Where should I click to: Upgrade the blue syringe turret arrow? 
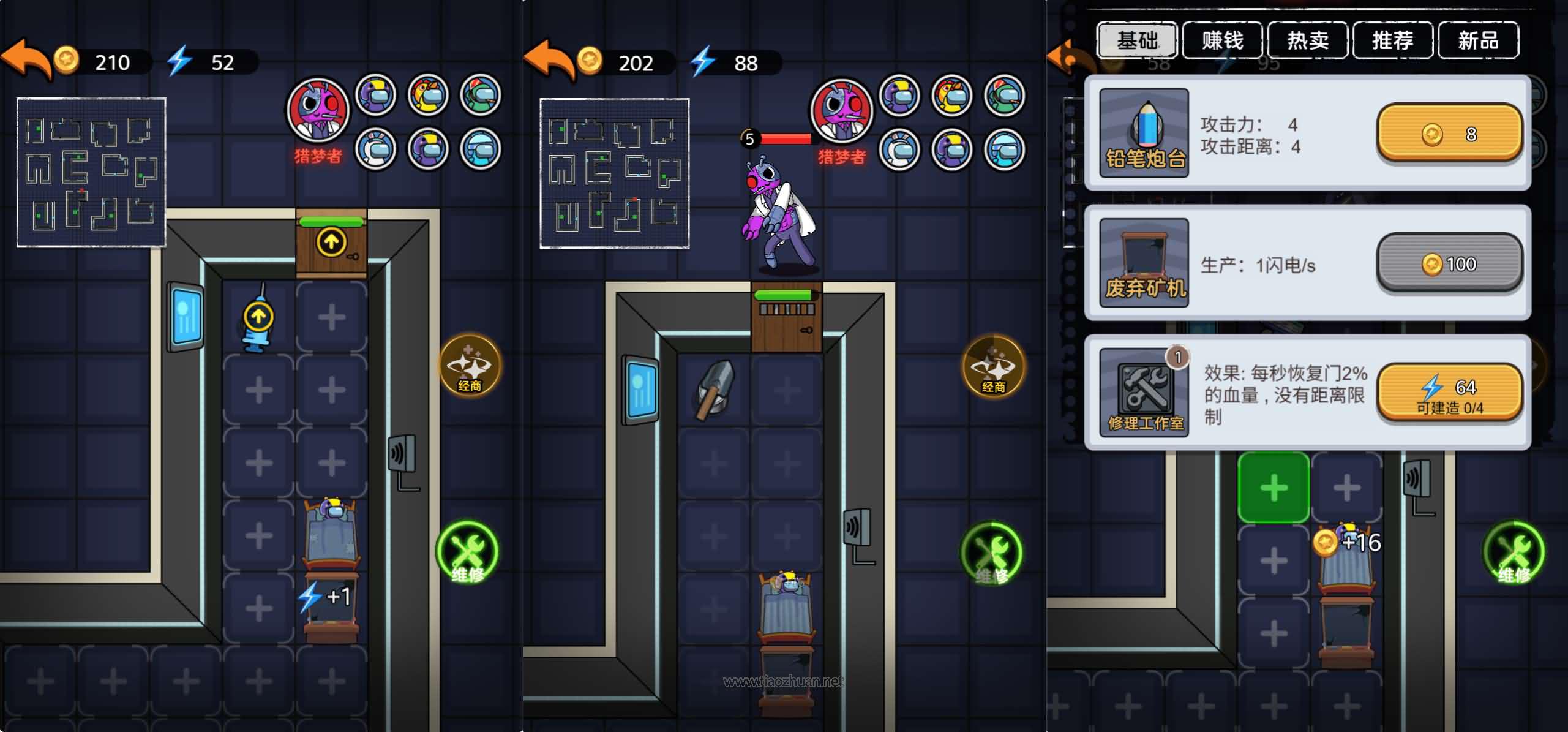click(x=258, y=317)
